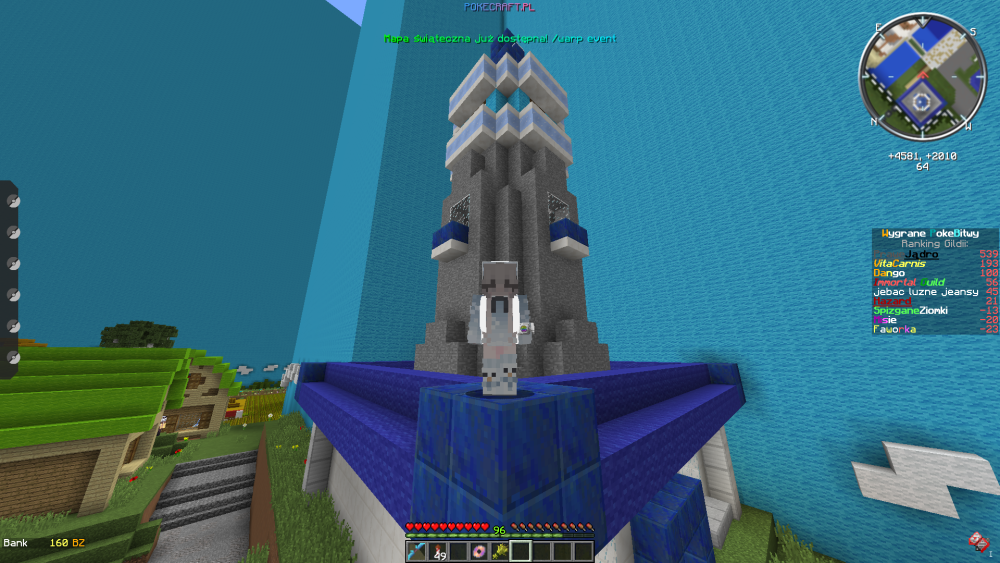
Task: Click the Jadro guild ranking row
Action: tap(921, 254)
